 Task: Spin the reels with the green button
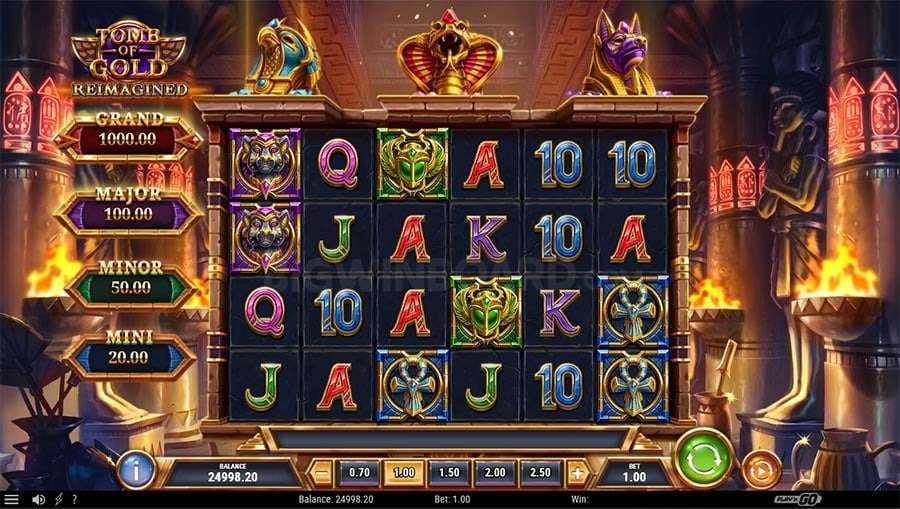tap(705, 459)
